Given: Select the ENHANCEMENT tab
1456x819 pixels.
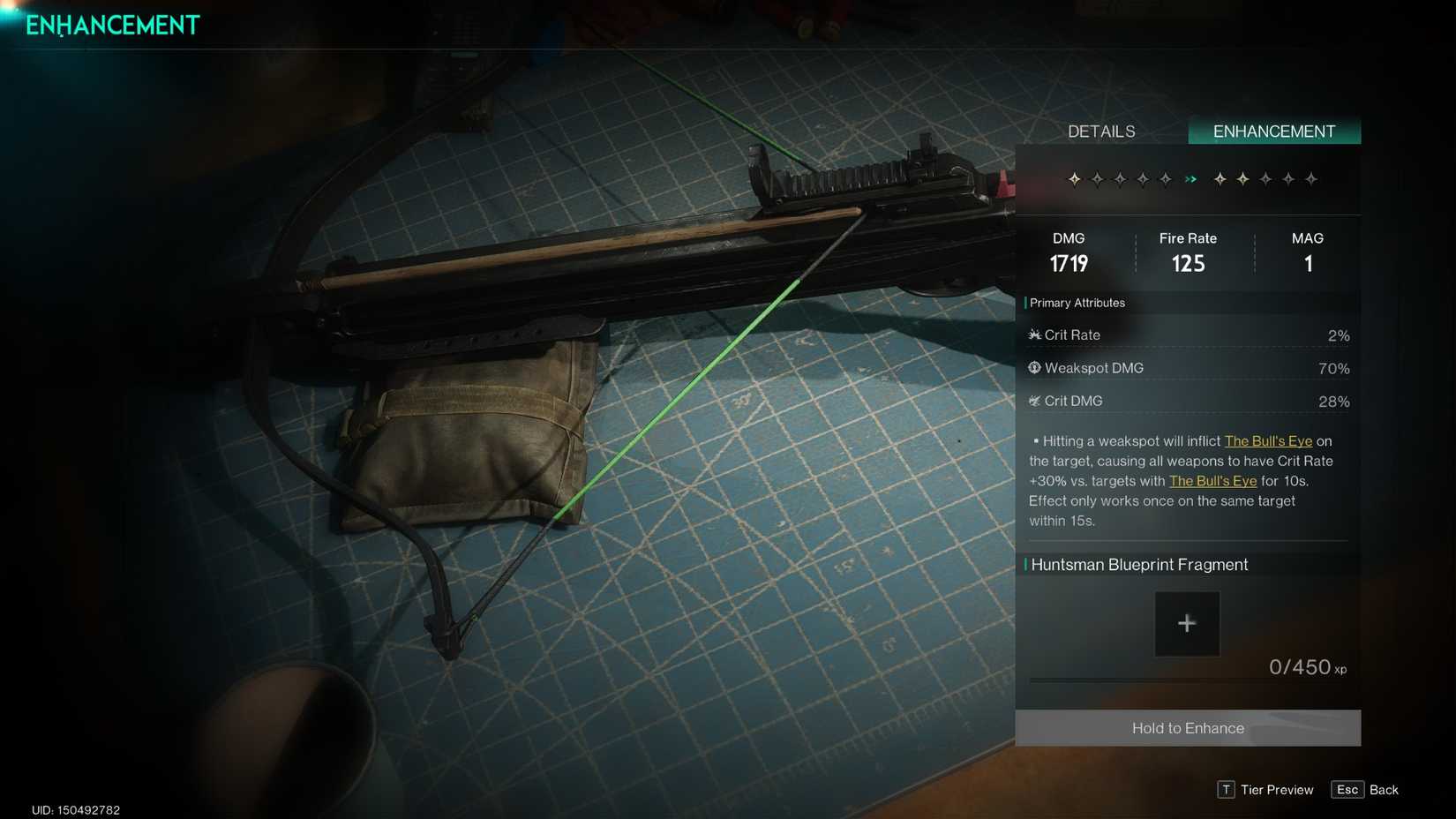Looking at the screenshot, I should click(1273, 131).
